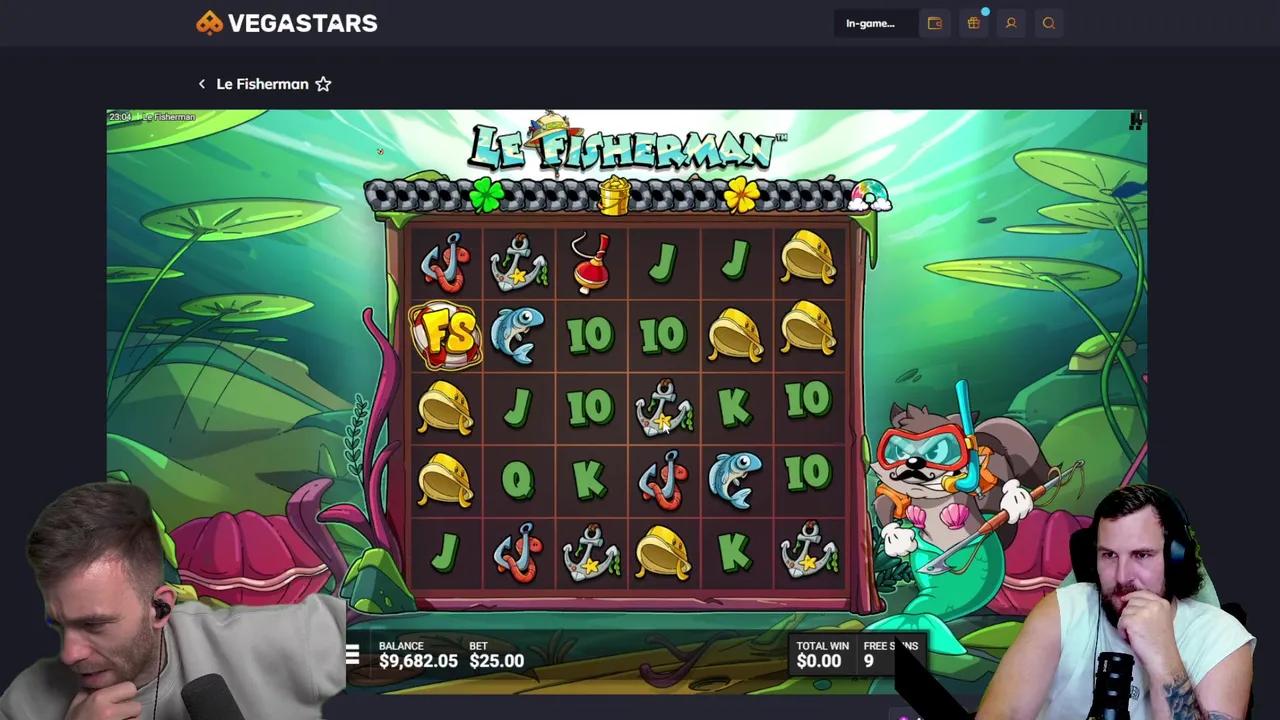
Task: Click the TOTAL WIN display panel
Action: 820,653
